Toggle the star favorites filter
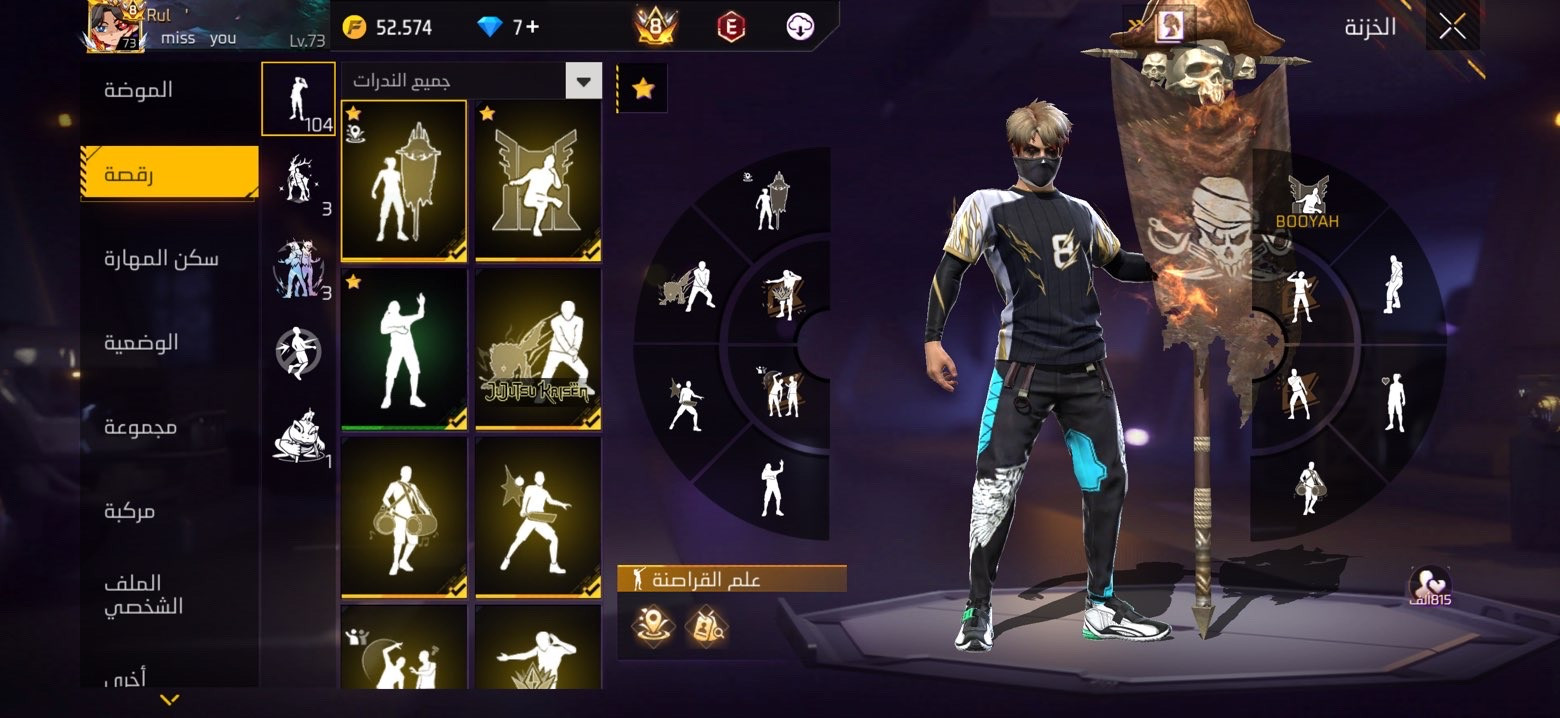 pos(643,89)
